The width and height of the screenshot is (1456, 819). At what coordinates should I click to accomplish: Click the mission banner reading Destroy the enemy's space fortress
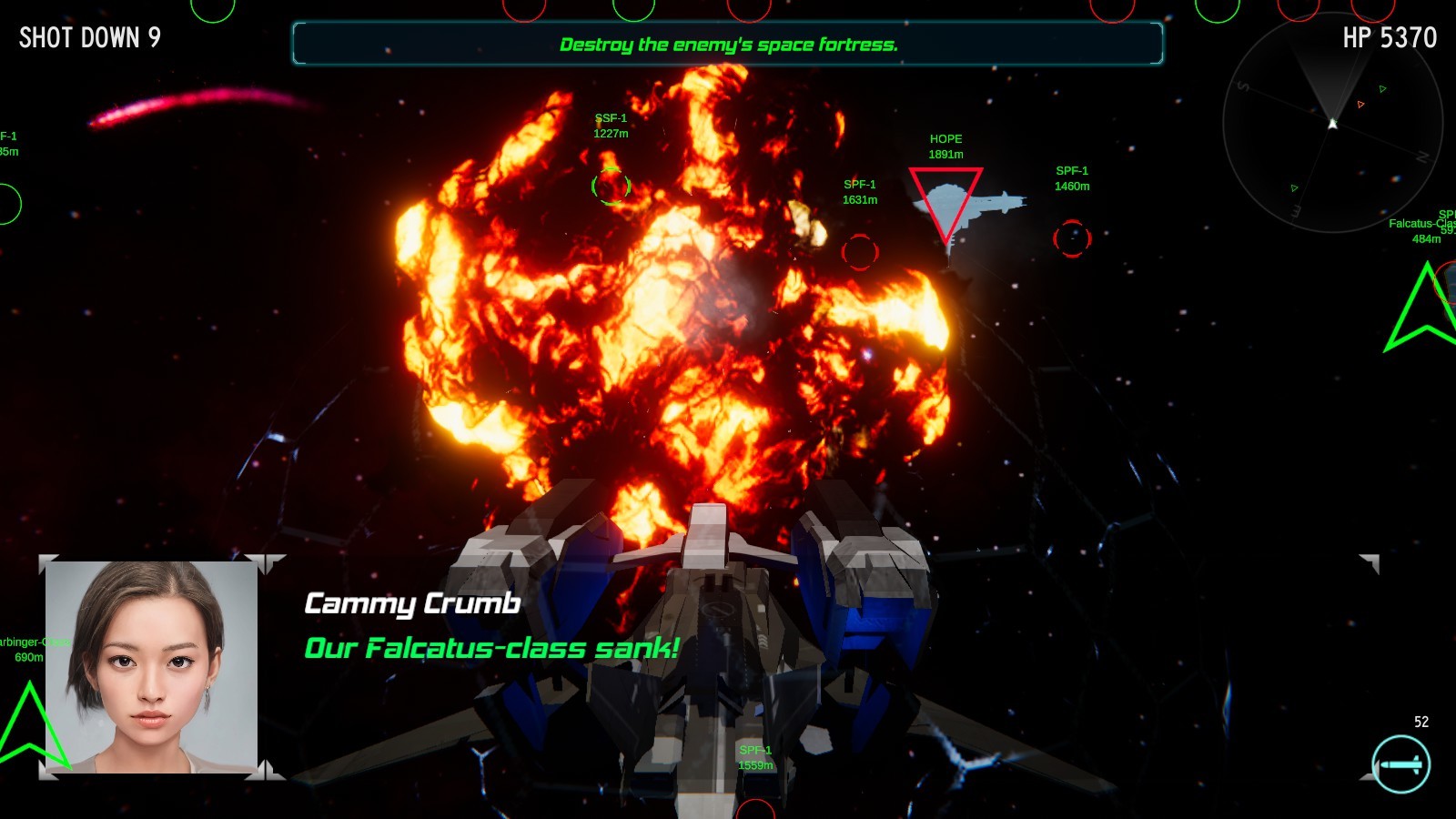pos(728,43)
